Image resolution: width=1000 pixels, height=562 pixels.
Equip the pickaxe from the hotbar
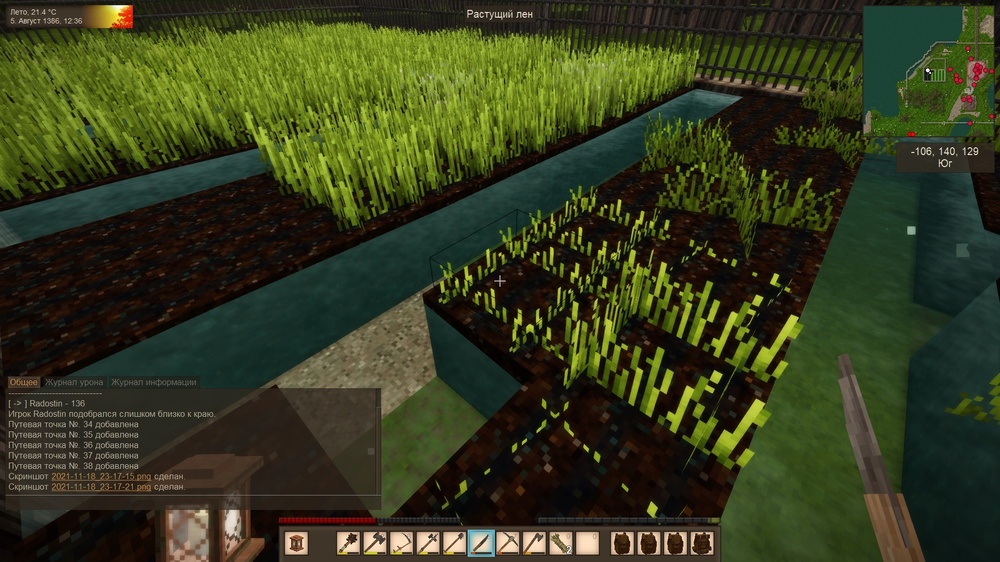[508, 543]
